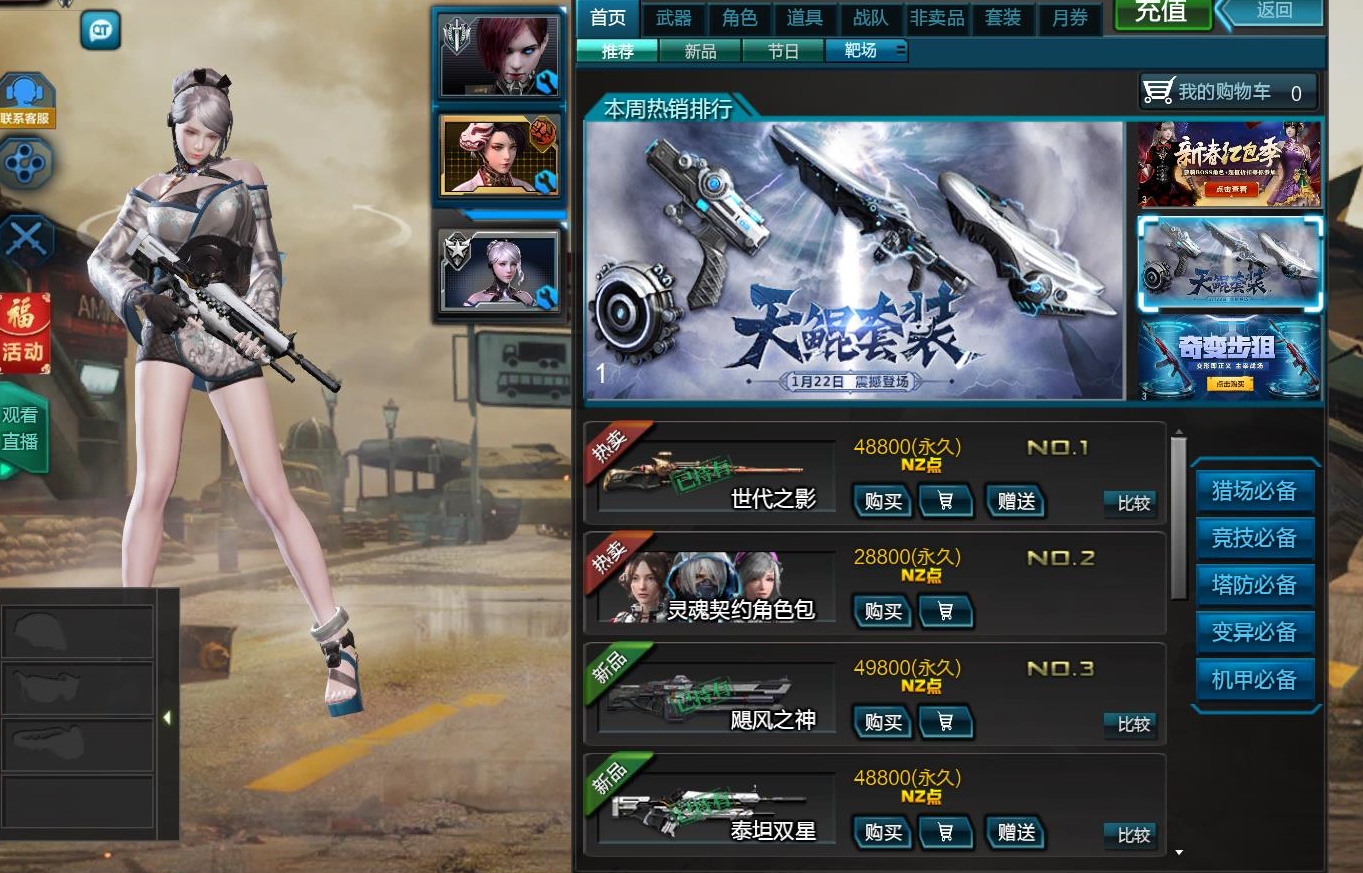Open the dropdown menu next to the 靶场 tab
This screenshot has width=1363, height=873.
(x=900, y=50)
